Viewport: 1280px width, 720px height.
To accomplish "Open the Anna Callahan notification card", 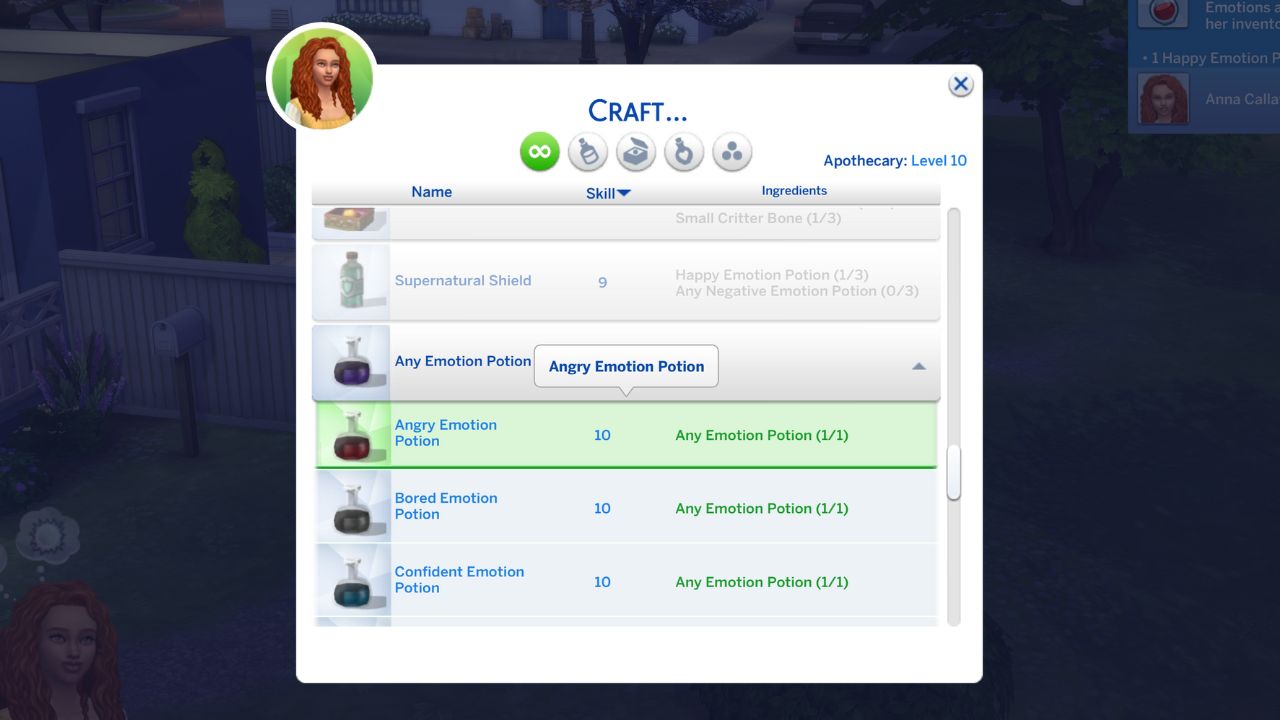I will point(1205,98).
